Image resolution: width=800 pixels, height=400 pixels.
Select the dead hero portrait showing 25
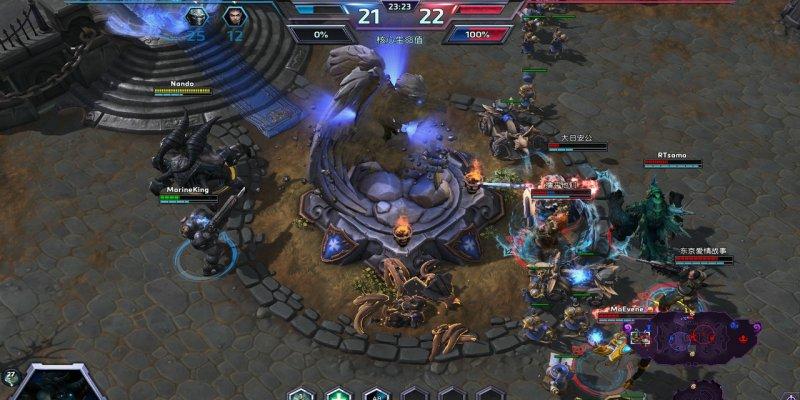196,17
